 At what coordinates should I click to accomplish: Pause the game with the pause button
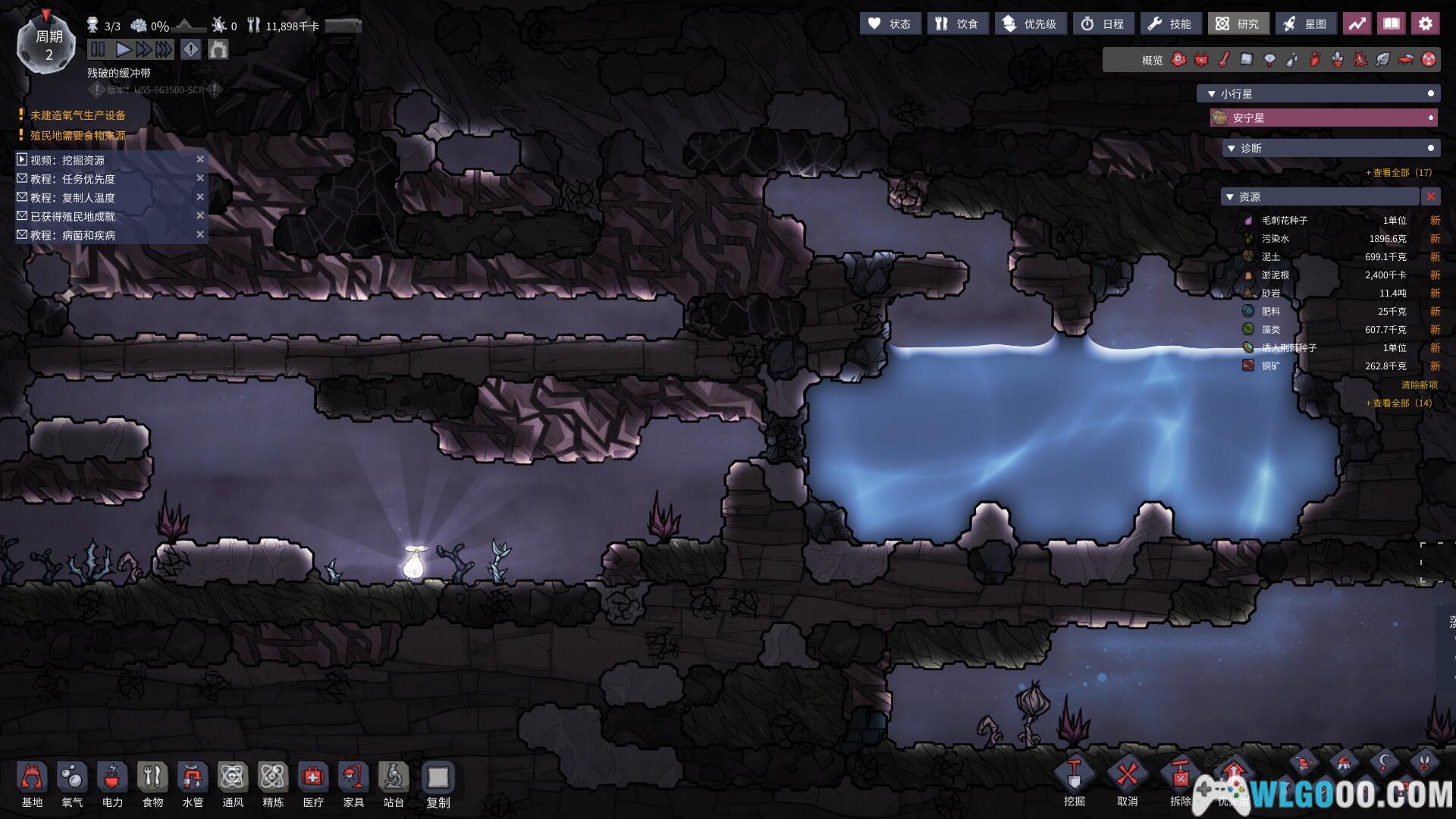click(98, 50)
